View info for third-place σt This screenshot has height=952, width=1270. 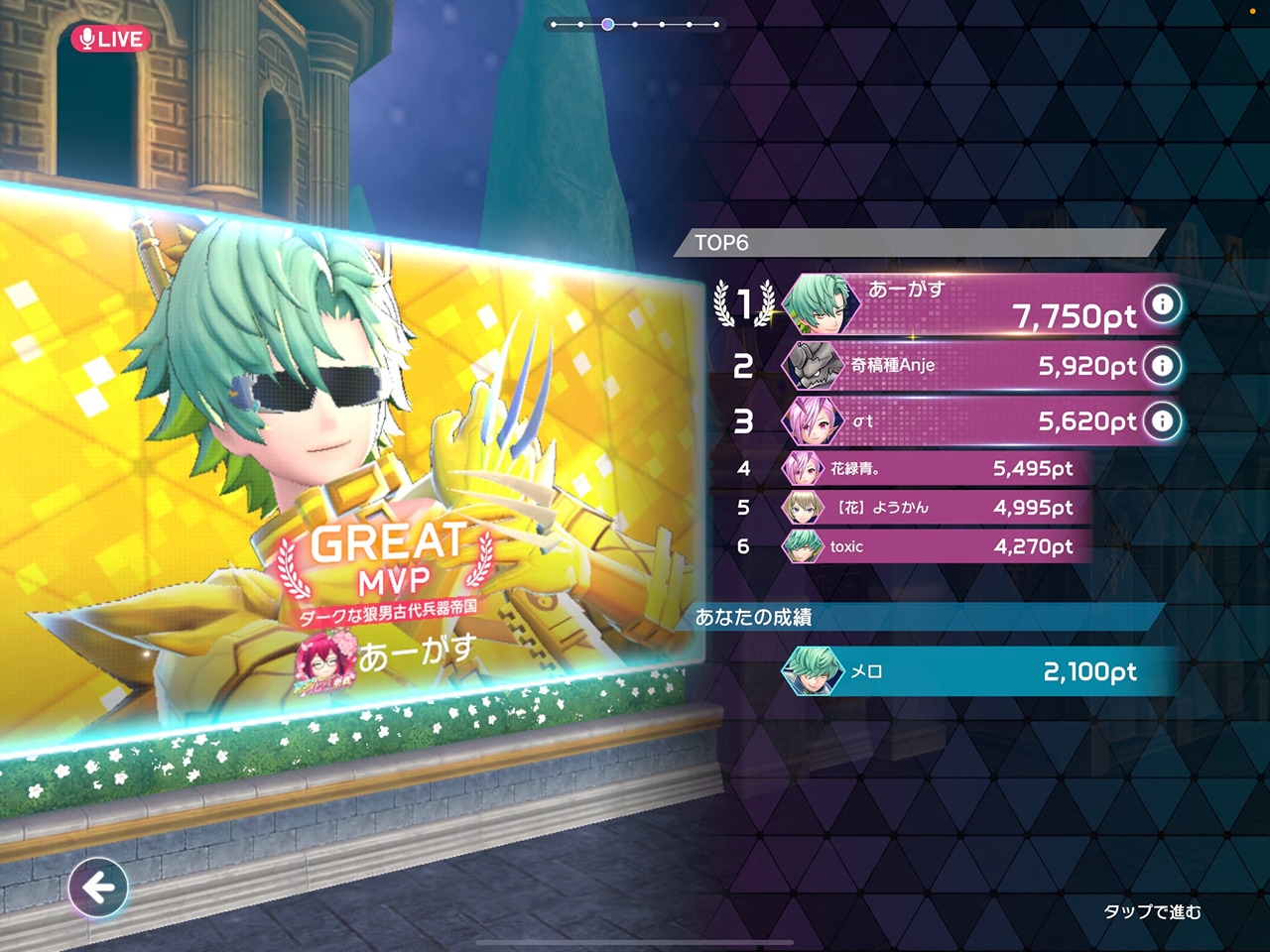[x=1162, y=421]
